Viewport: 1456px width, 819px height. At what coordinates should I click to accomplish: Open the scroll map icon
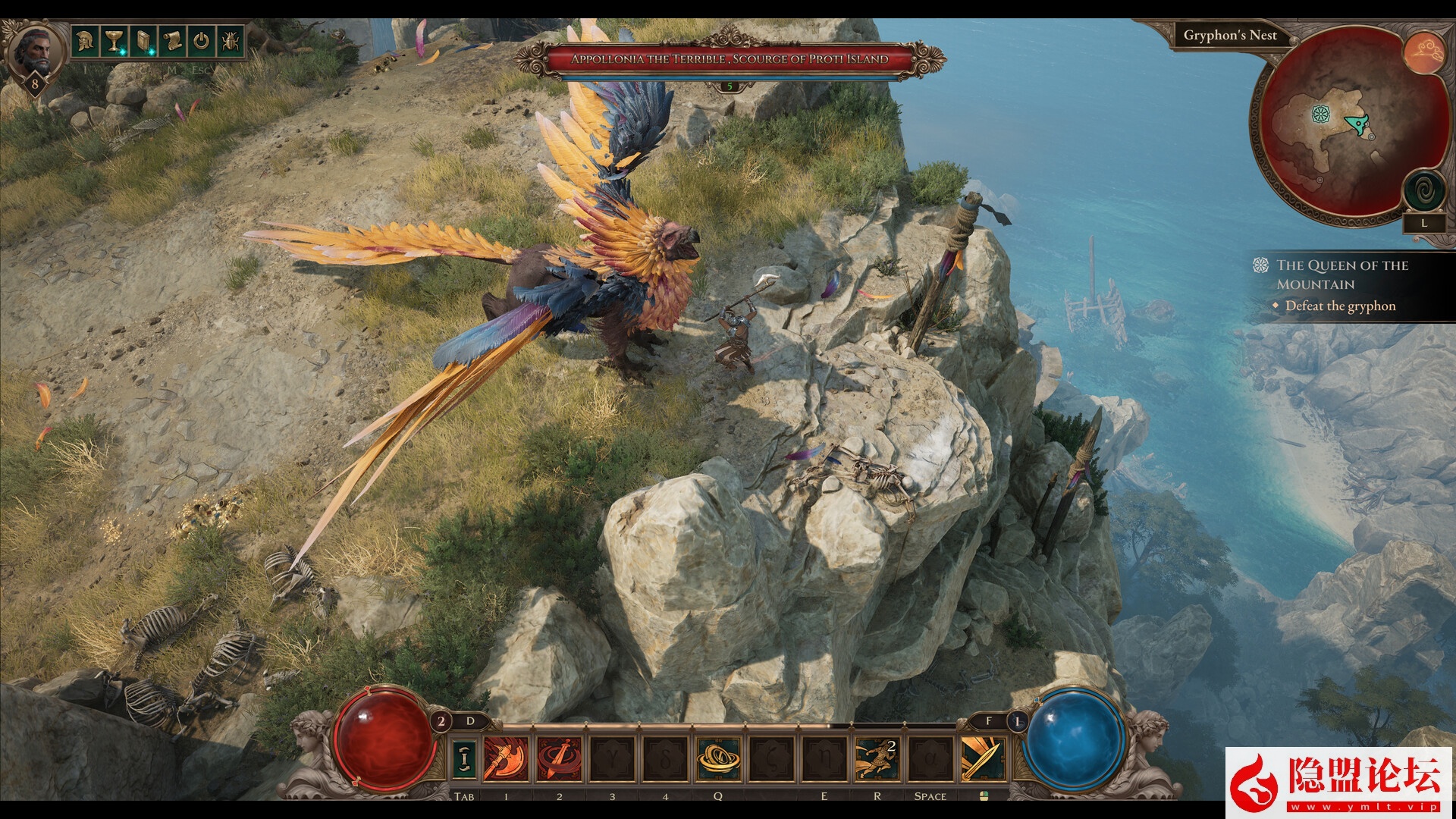coord(172,40)
